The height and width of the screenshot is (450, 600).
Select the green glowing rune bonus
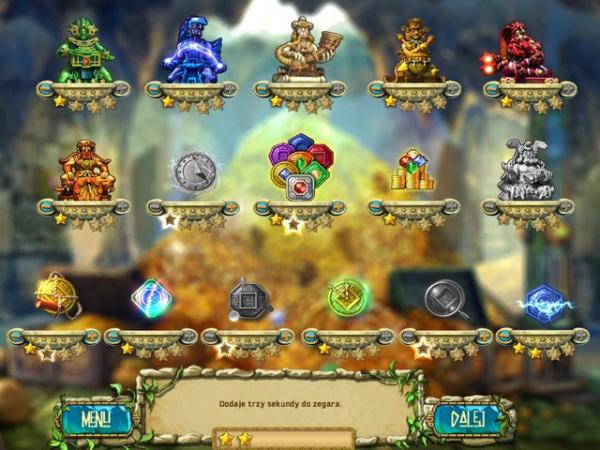(348, 297)
